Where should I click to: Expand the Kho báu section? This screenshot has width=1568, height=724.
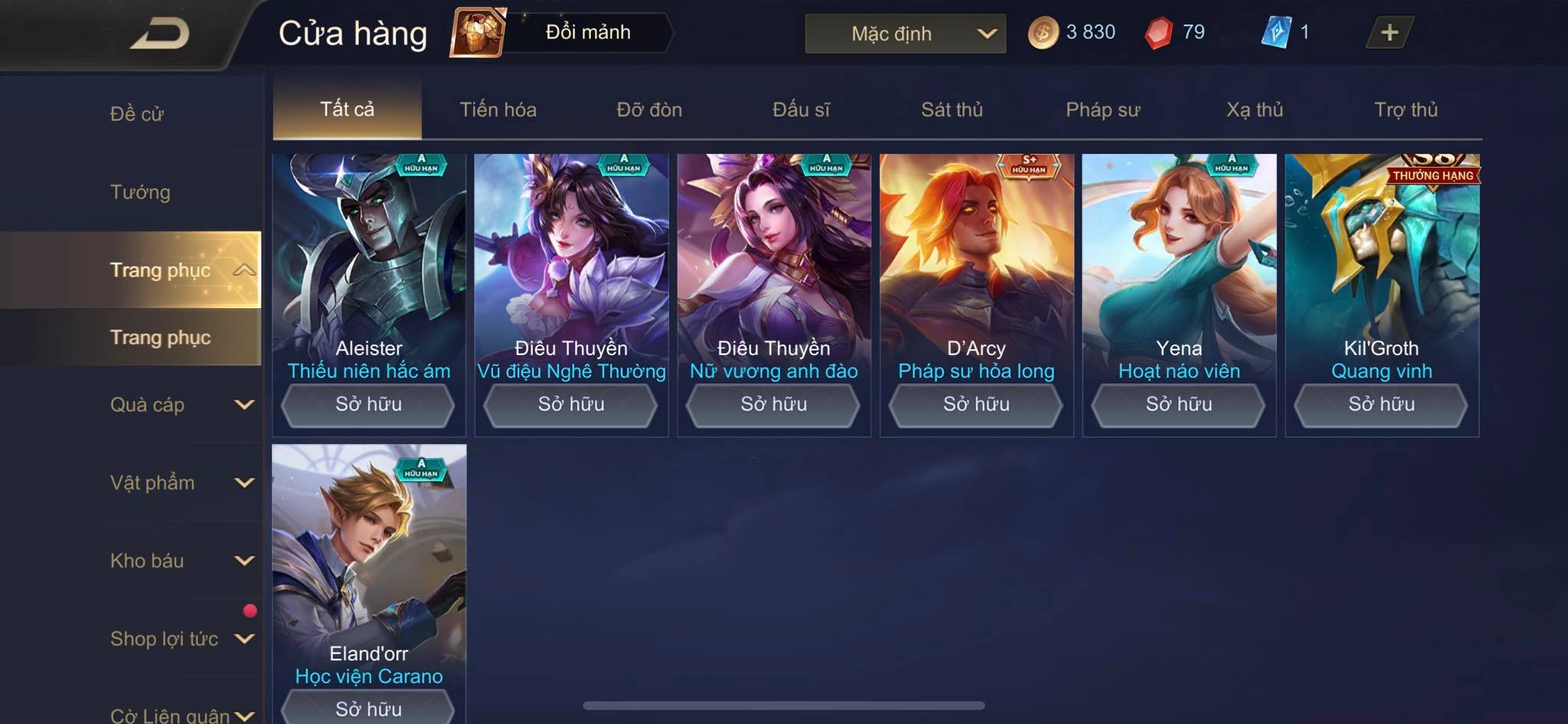click(181, 561)
